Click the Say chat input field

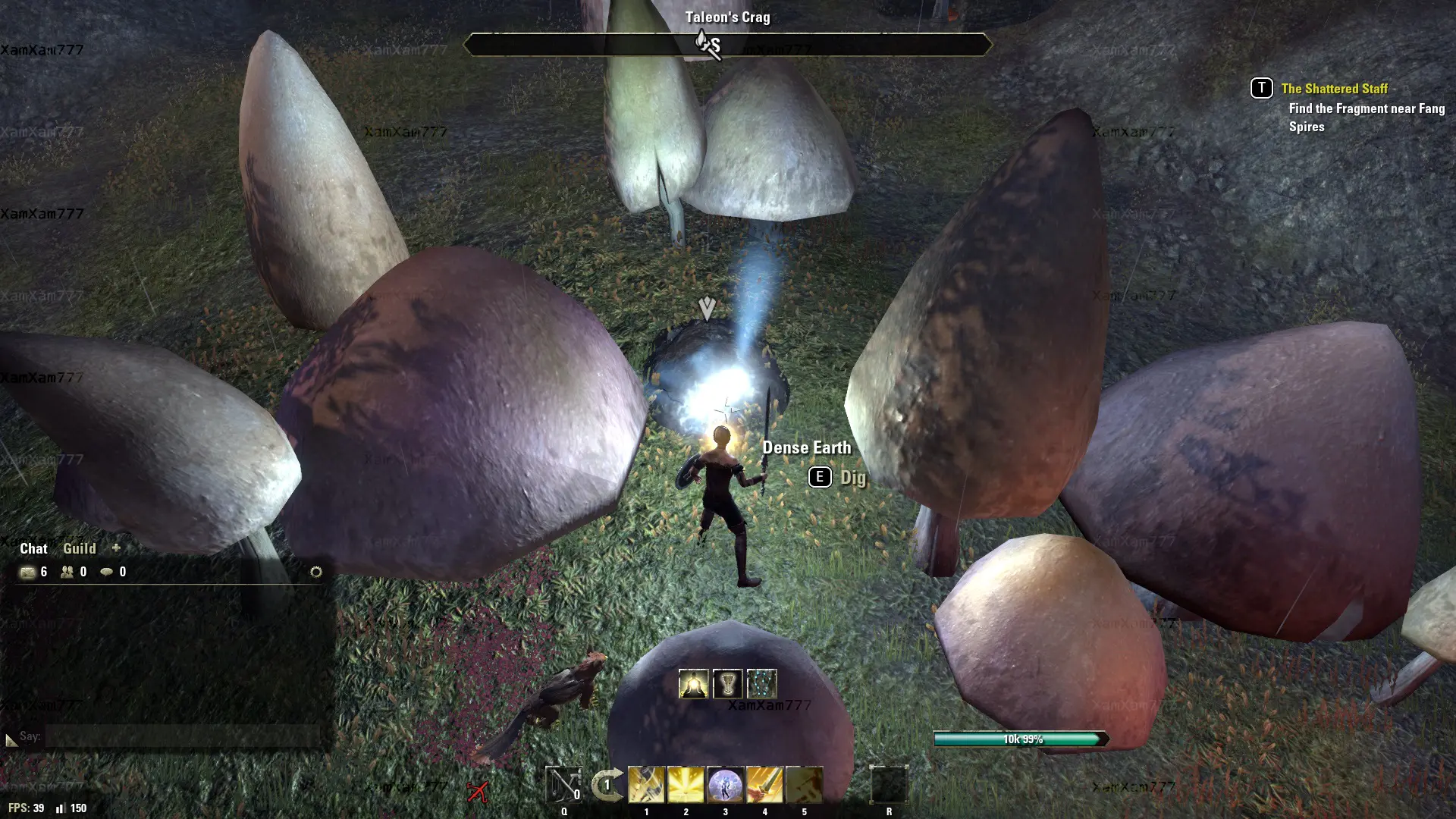point(182,736)
